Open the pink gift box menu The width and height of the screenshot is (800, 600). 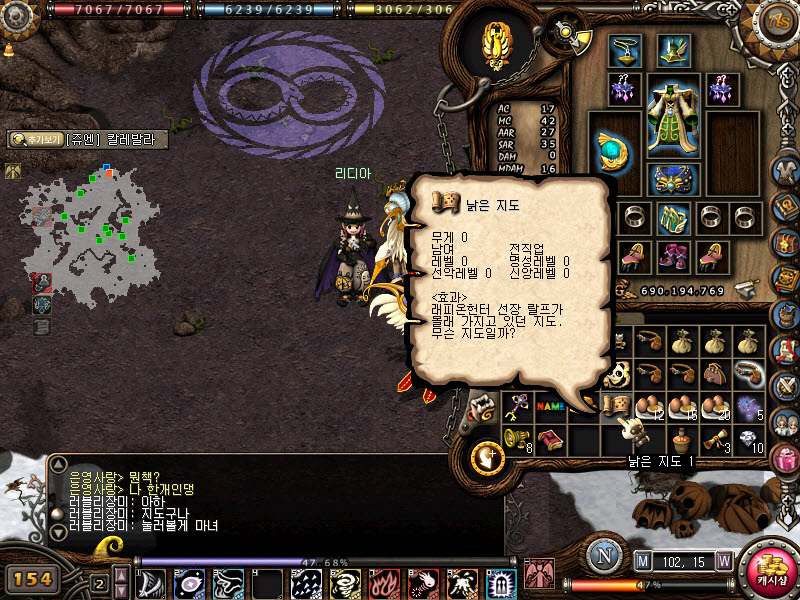point(786,460)
